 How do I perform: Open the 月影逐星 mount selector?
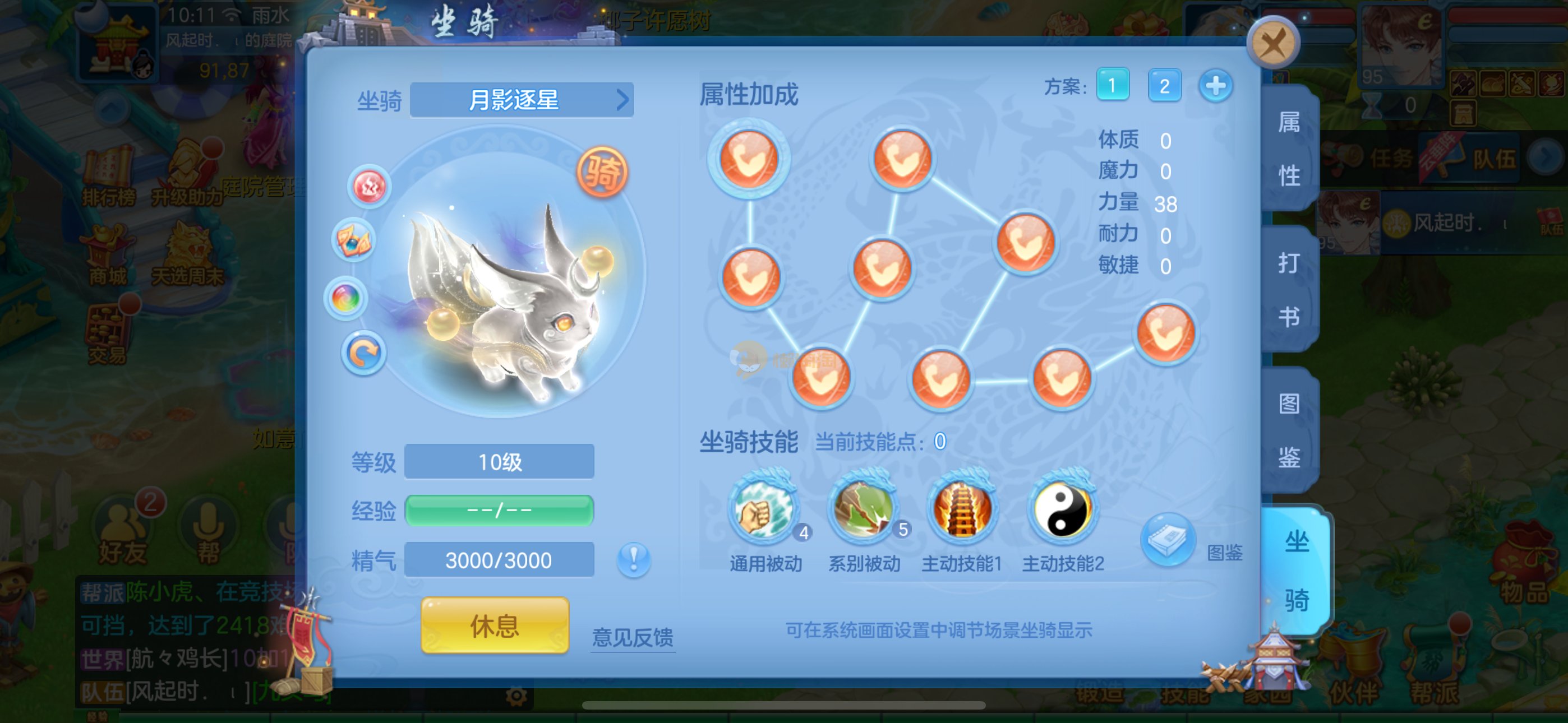[522, 100]
